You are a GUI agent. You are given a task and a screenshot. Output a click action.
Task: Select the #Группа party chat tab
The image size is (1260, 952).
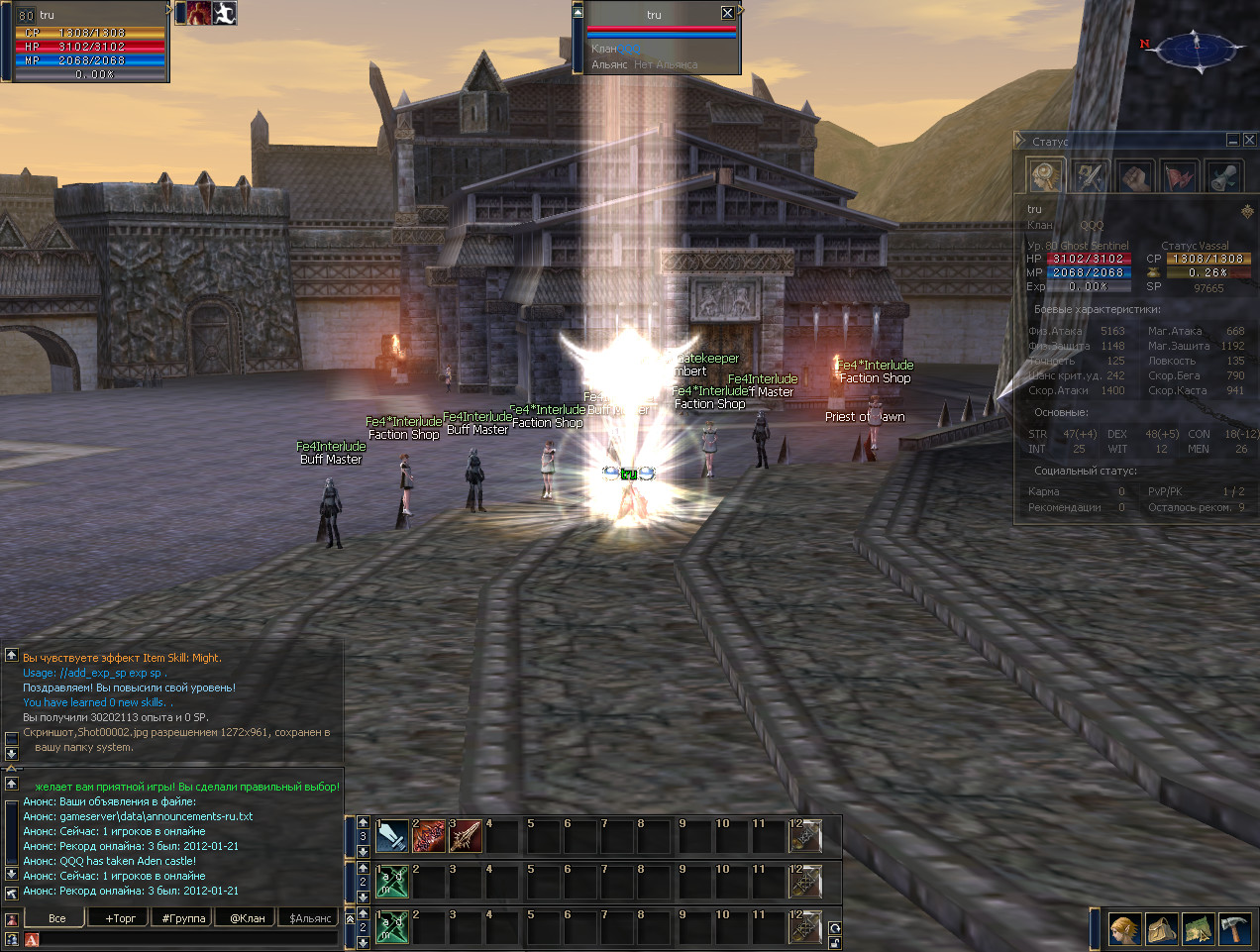tap(184, 918)
